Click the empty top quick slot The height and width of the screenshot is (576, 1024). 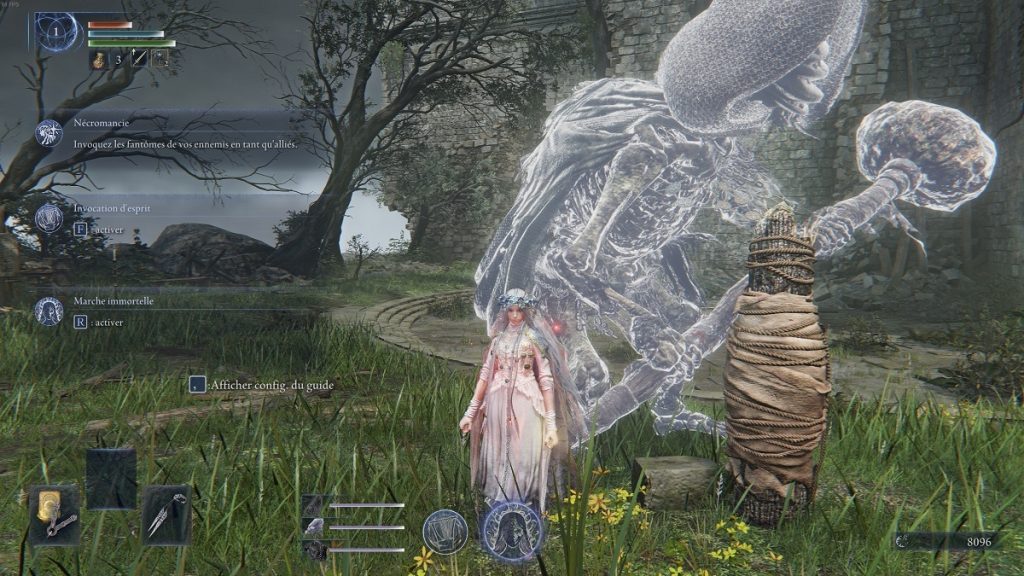click(110, 478)
